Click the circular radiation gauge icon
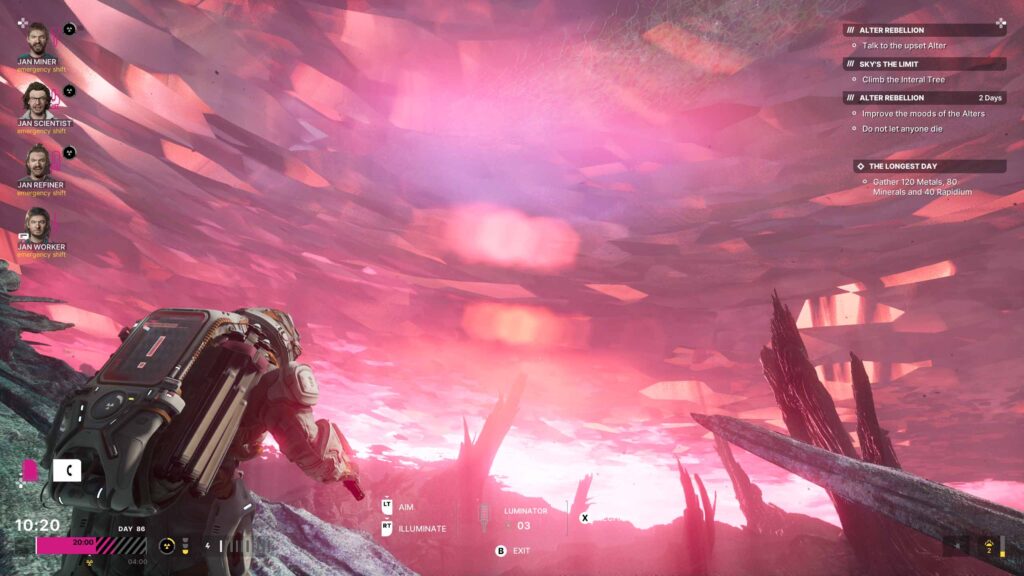 pyautogui.click(x=167, y=546)
